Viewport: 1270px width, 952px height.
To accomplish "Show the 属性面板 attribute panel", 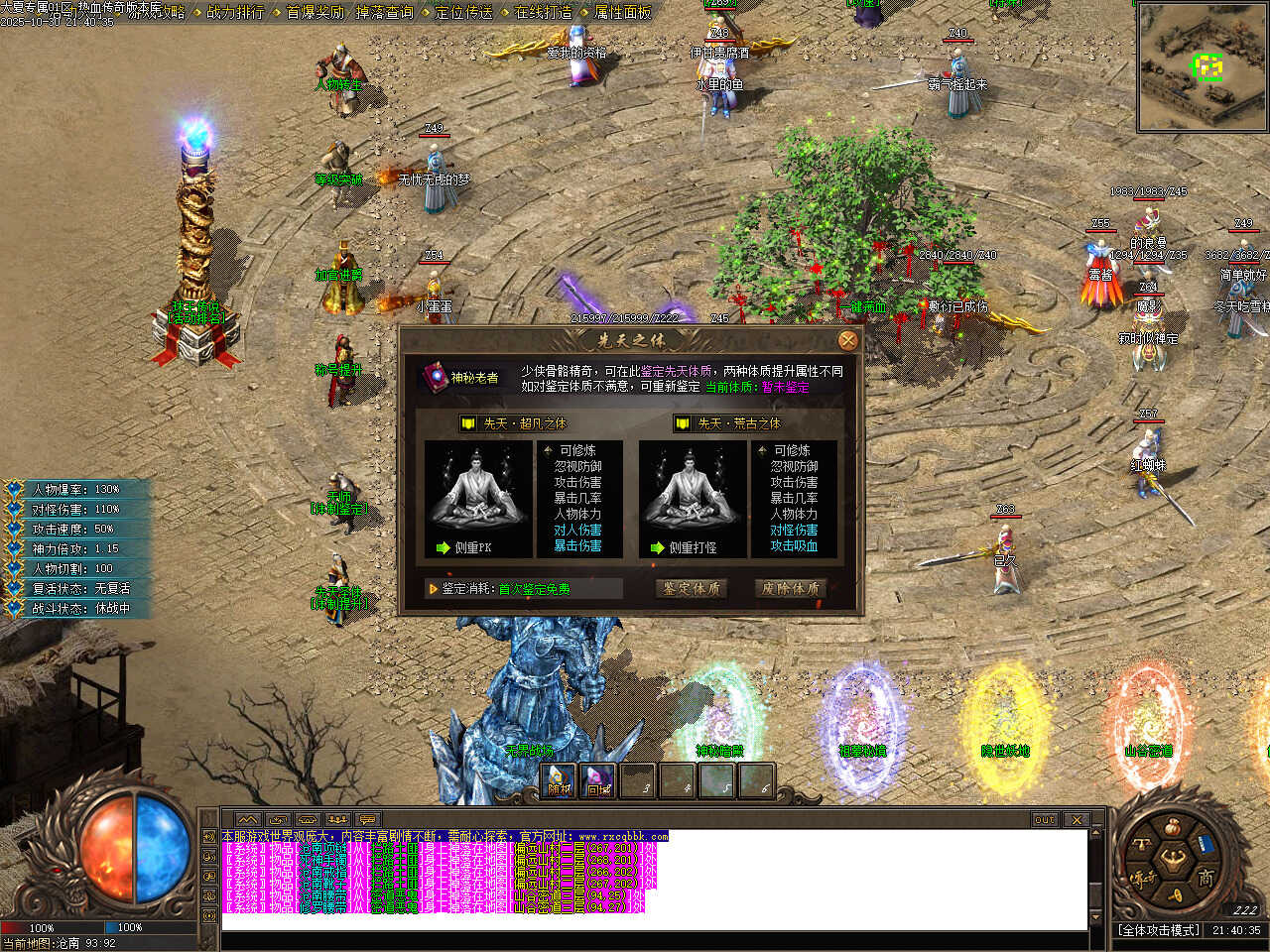I will pyautogui.click(x=622, y=12).
